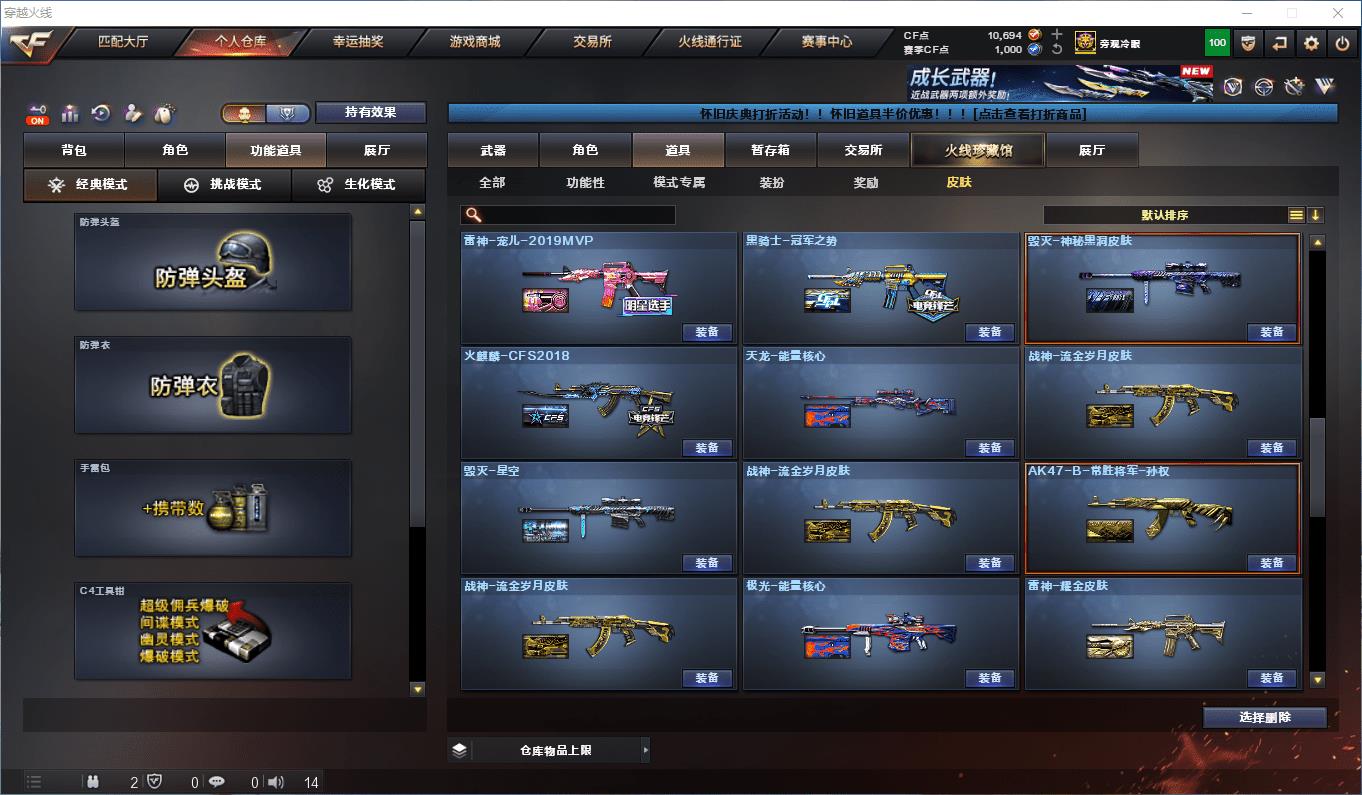This screenshot has height=795, width=1362.
Task: Open the 游戏商城 game shop
Action: pyautogui.click(x=475, y=42)
